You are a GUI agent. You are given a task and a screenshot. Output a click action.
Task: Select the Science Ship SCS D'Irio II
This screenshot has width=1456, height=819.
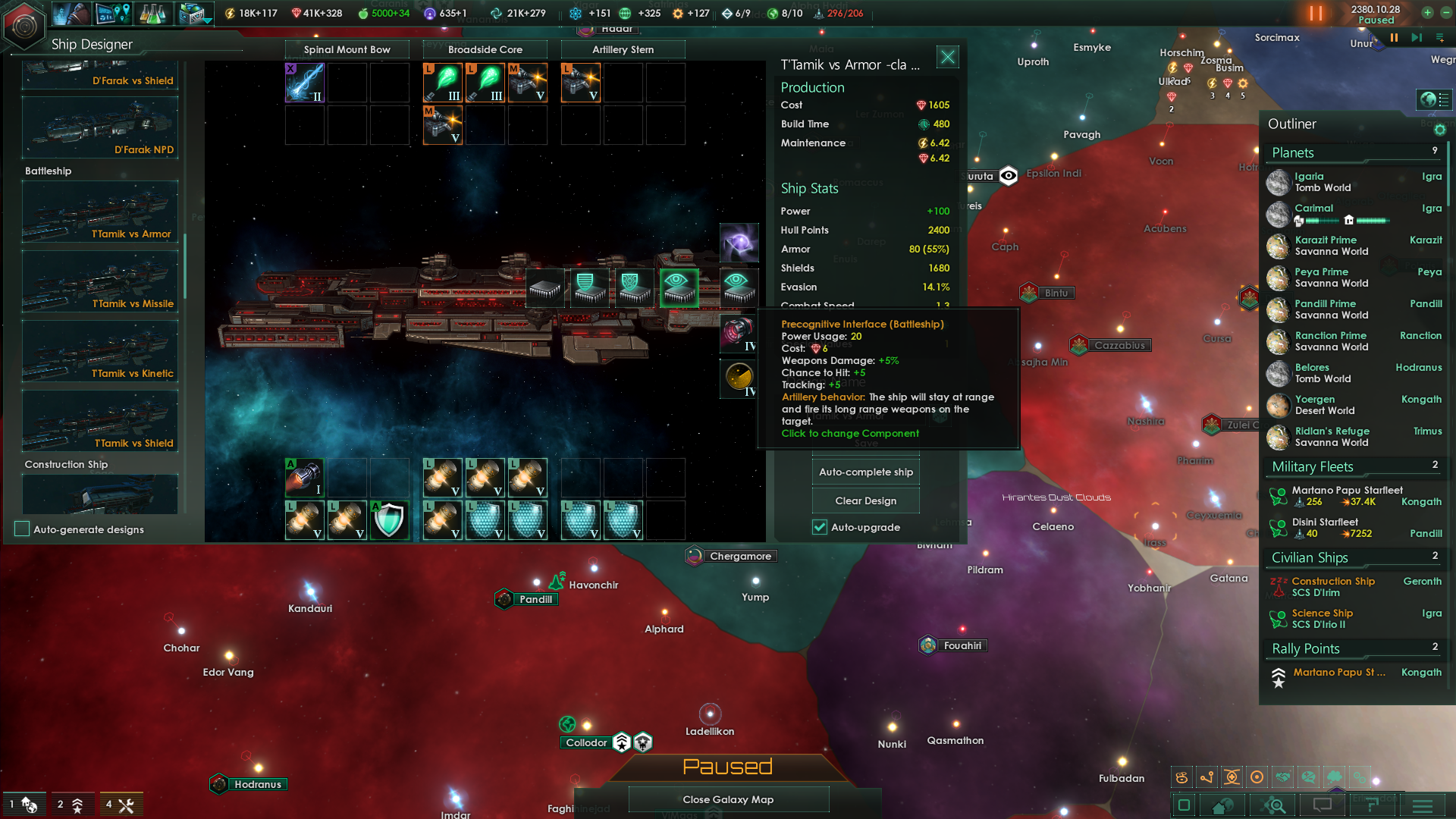1323,619
